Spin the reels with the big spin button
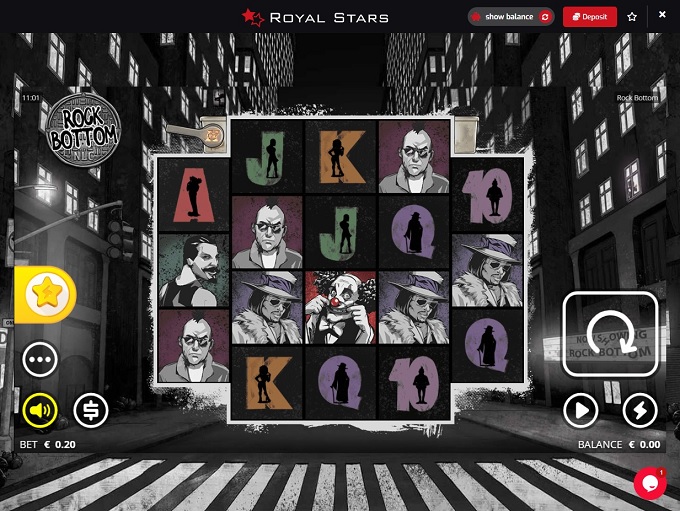 pos(610,334)
